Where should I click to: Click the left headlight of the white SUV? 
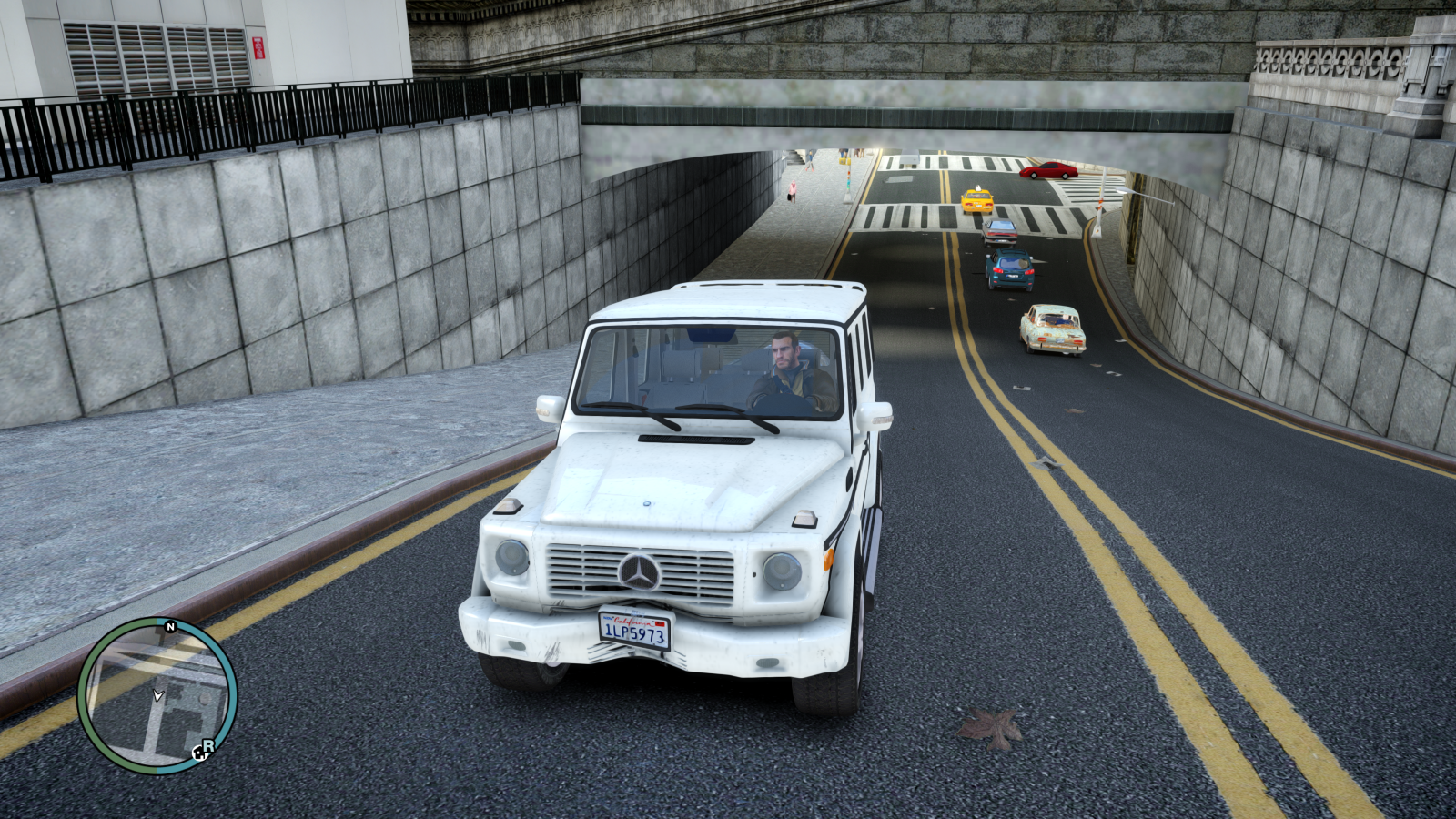click(x=512, y=559)
